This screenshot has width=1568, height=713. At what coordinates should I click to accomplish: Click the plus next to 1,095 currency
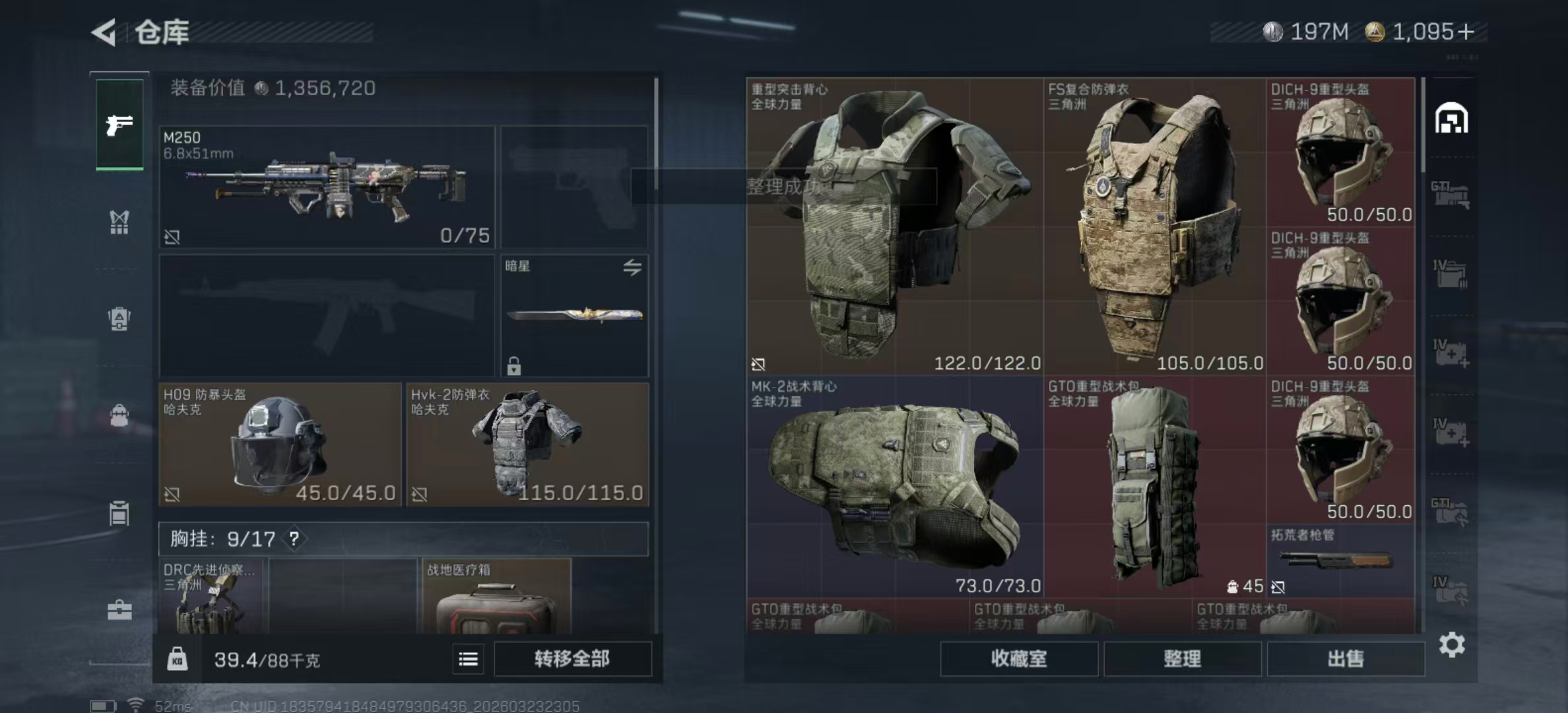point(1466,32)
